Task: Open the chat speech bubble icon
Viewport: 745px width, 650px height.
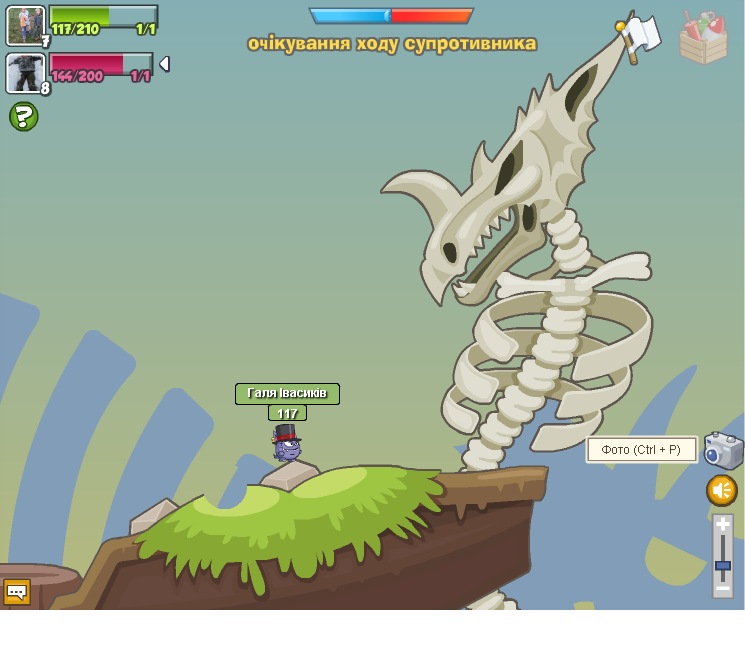Action: coord(17,592)
